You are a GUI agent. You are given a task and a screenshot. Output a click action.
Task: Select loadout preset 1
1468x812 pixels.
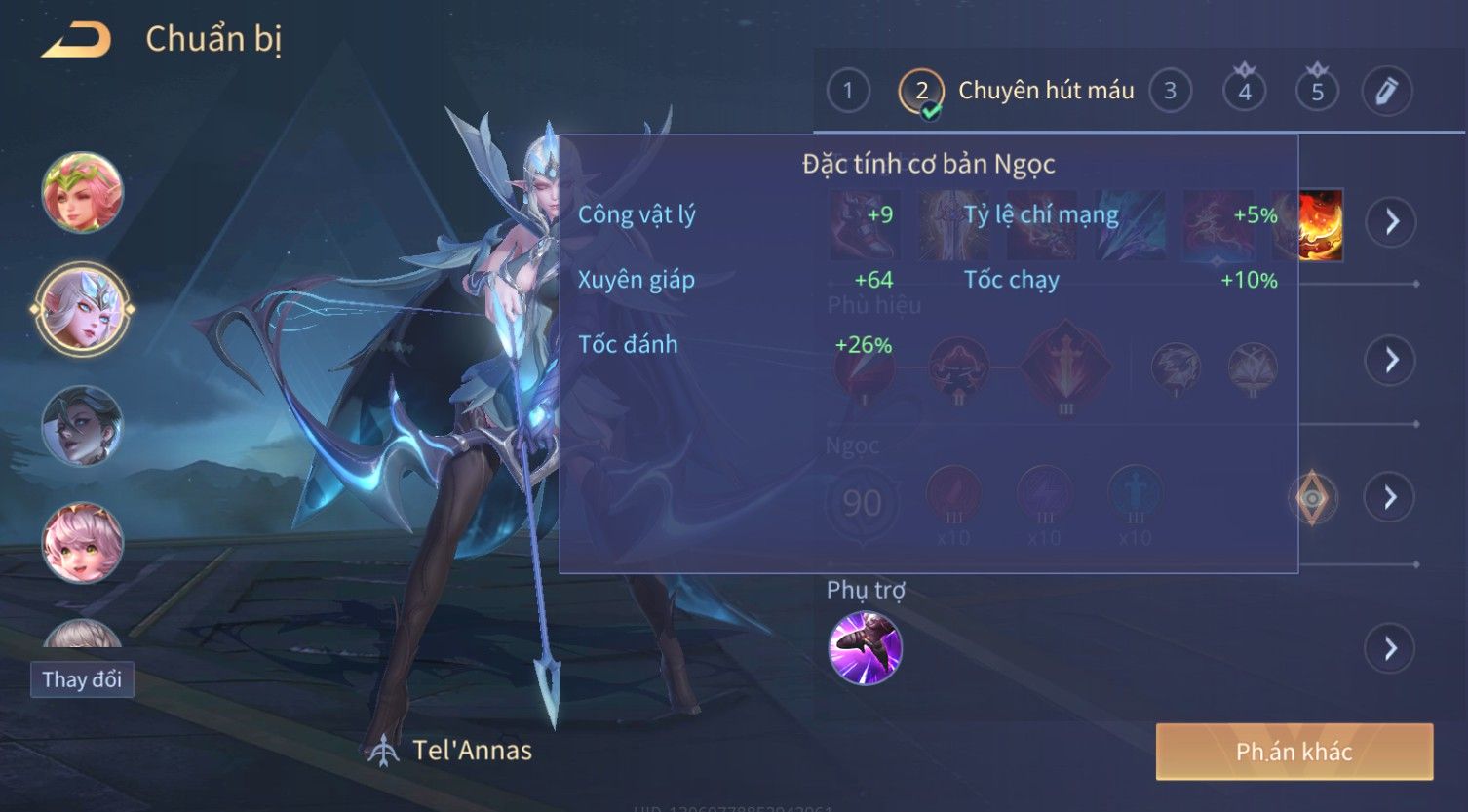coord(848,92)
